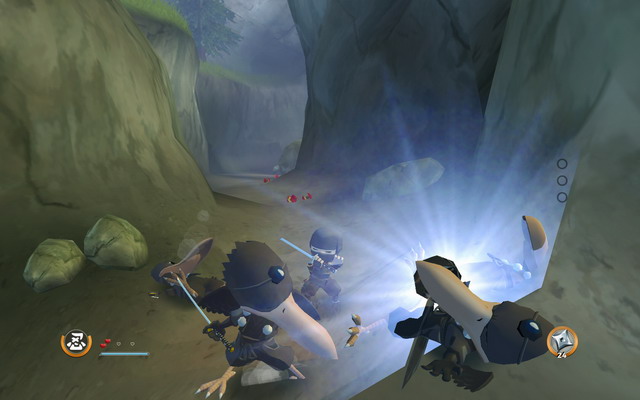The image size is (640, 400).
Task: Click the ninja kanji character emblem
Action: 74,343
